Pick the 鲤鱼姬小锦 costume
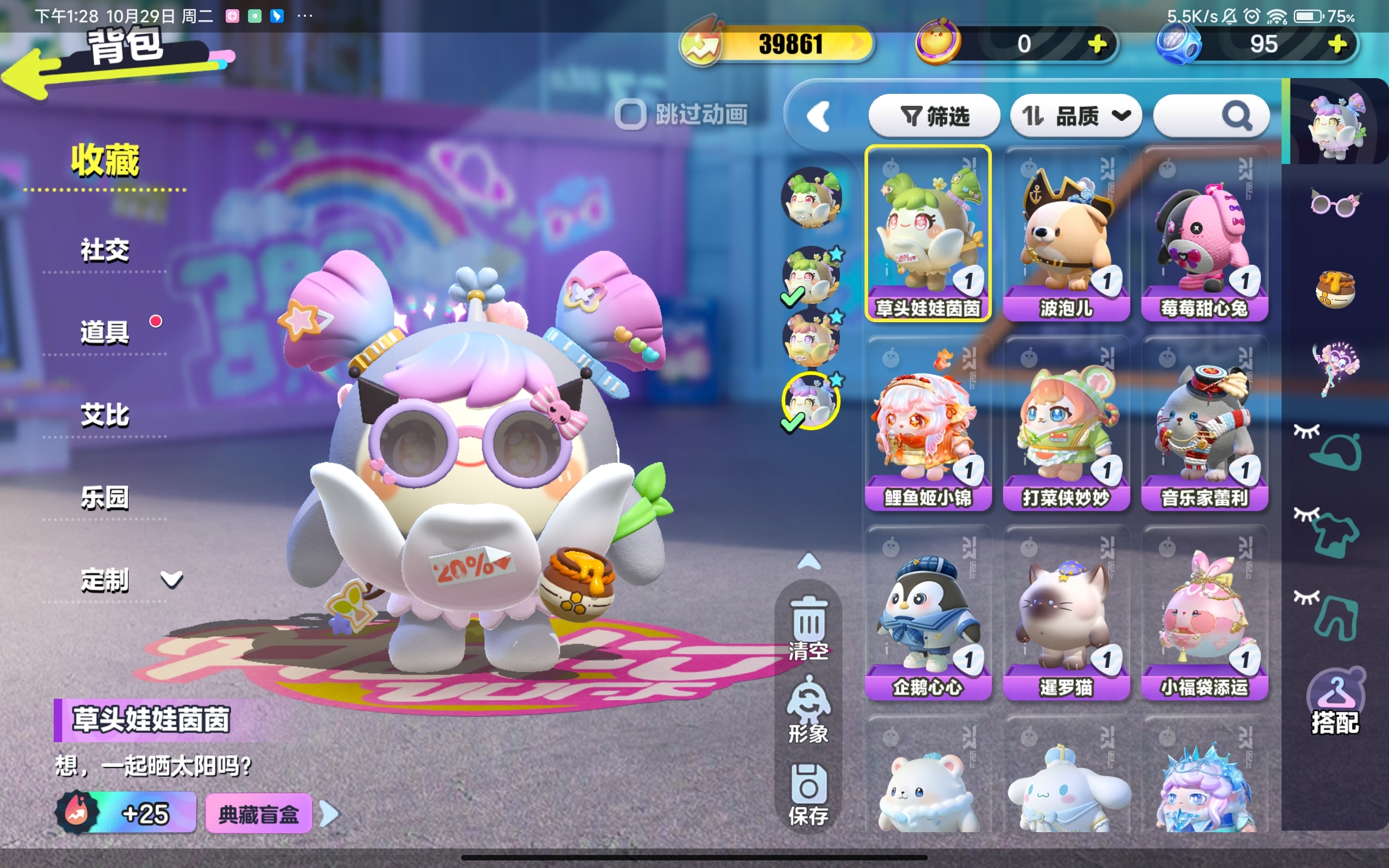The width and height of the screenshot is (1389, 868). point(927,423)
